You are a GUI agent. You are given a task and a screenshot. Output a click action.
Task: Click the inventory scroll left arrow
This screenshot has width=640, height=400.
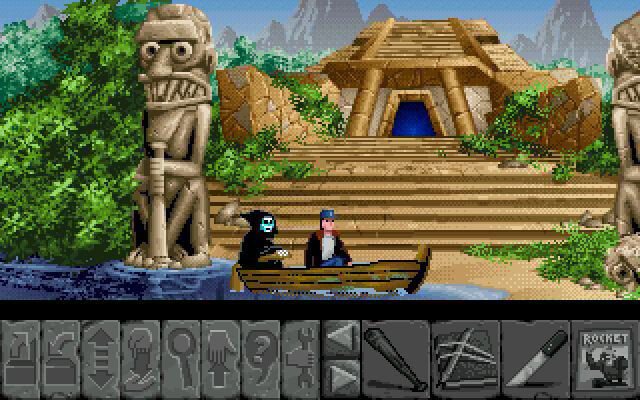340,338
